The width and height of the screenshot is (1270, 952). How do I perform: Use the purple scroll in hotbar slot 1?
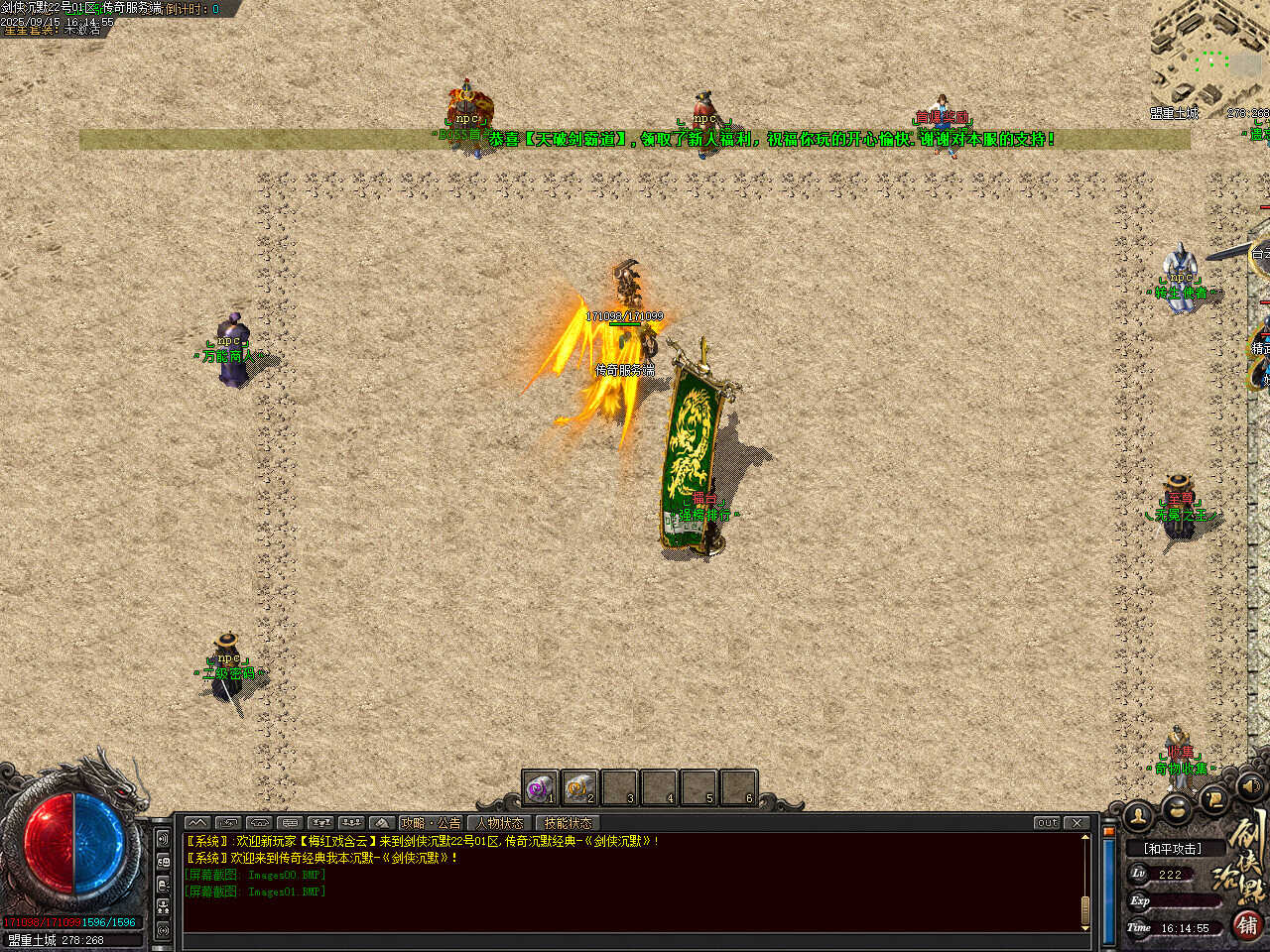tap(539, 788)
